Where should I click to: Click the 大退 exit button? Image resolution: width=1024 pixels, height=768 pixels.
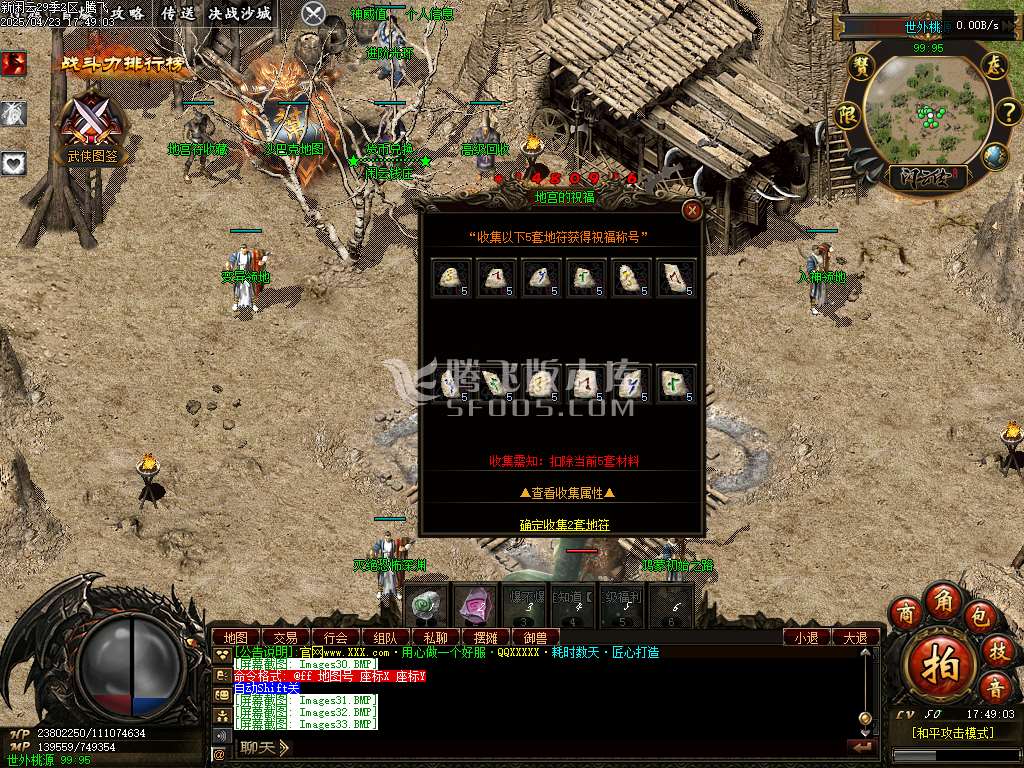pos(855,637)
